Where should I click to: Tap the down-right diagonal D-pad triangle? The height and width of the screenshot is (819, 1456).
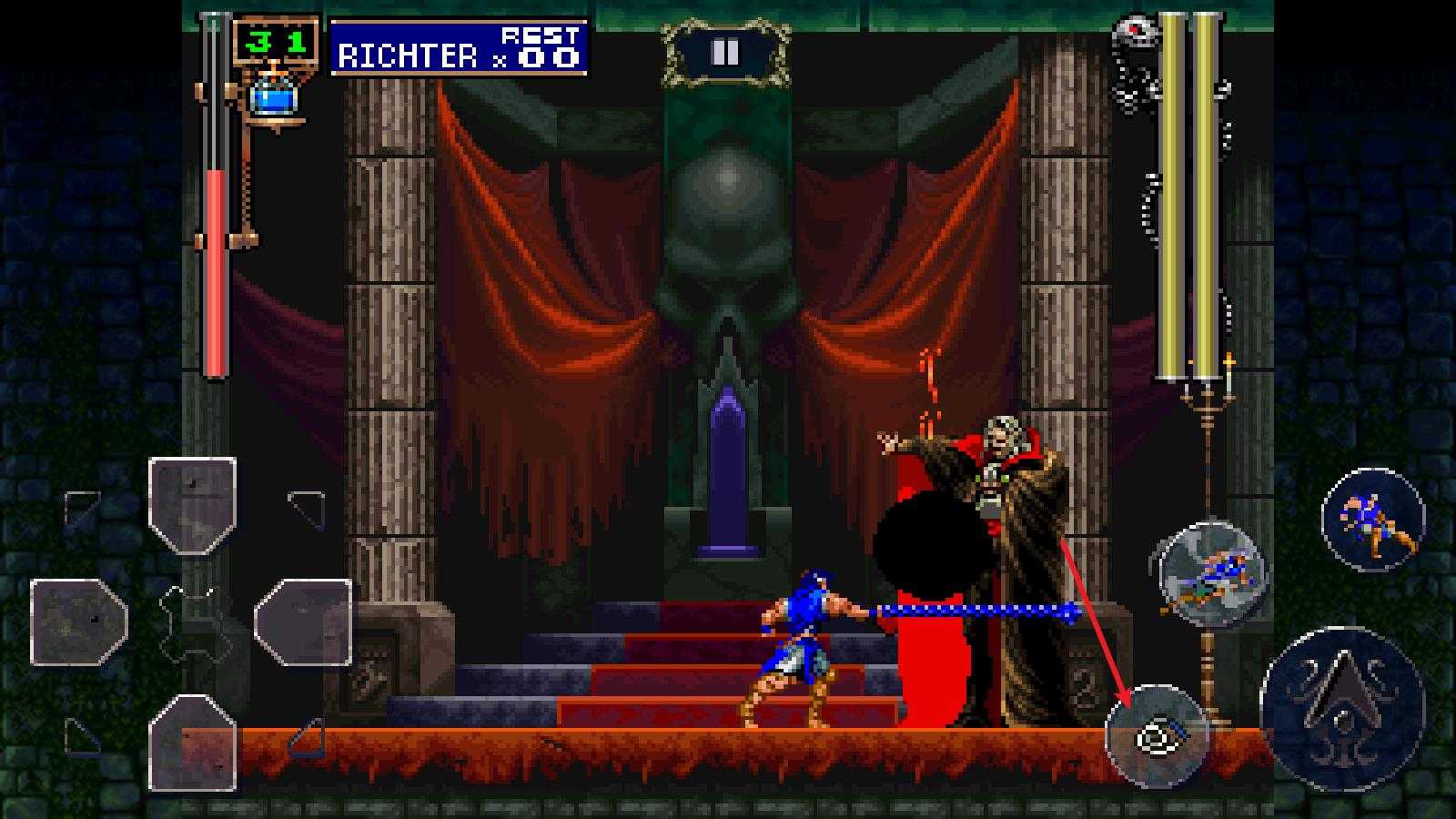[x=308, y=737]
